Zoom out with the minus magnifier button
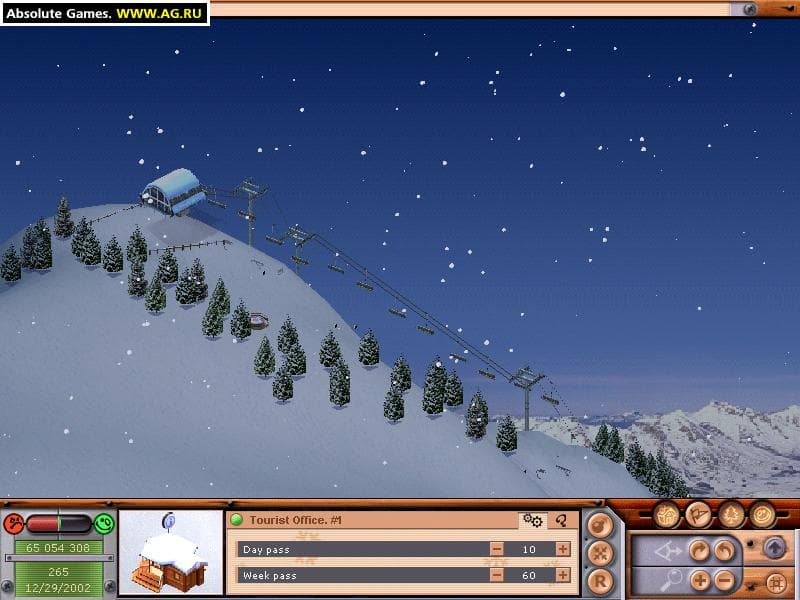 724,580
